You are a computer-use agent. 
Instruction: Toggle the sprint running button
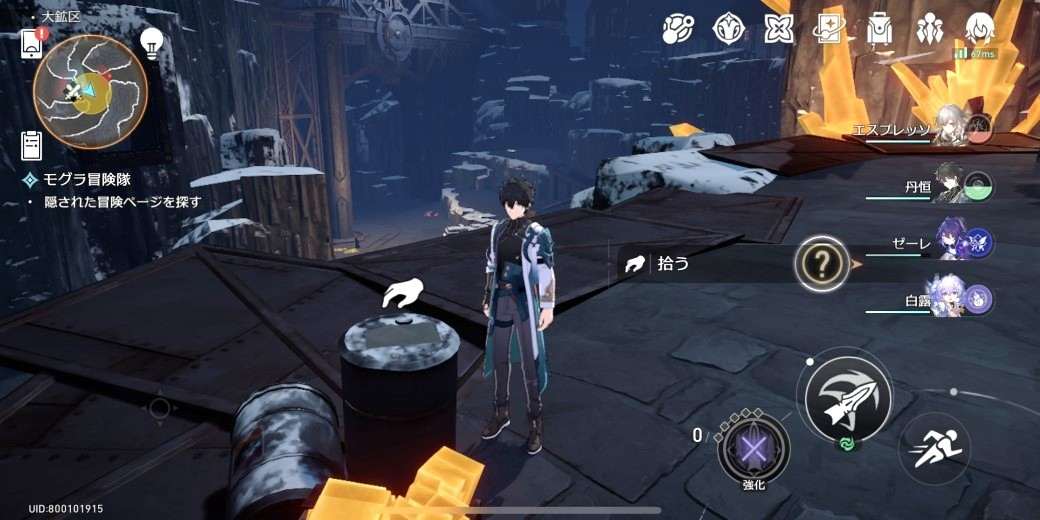(933, 449)
